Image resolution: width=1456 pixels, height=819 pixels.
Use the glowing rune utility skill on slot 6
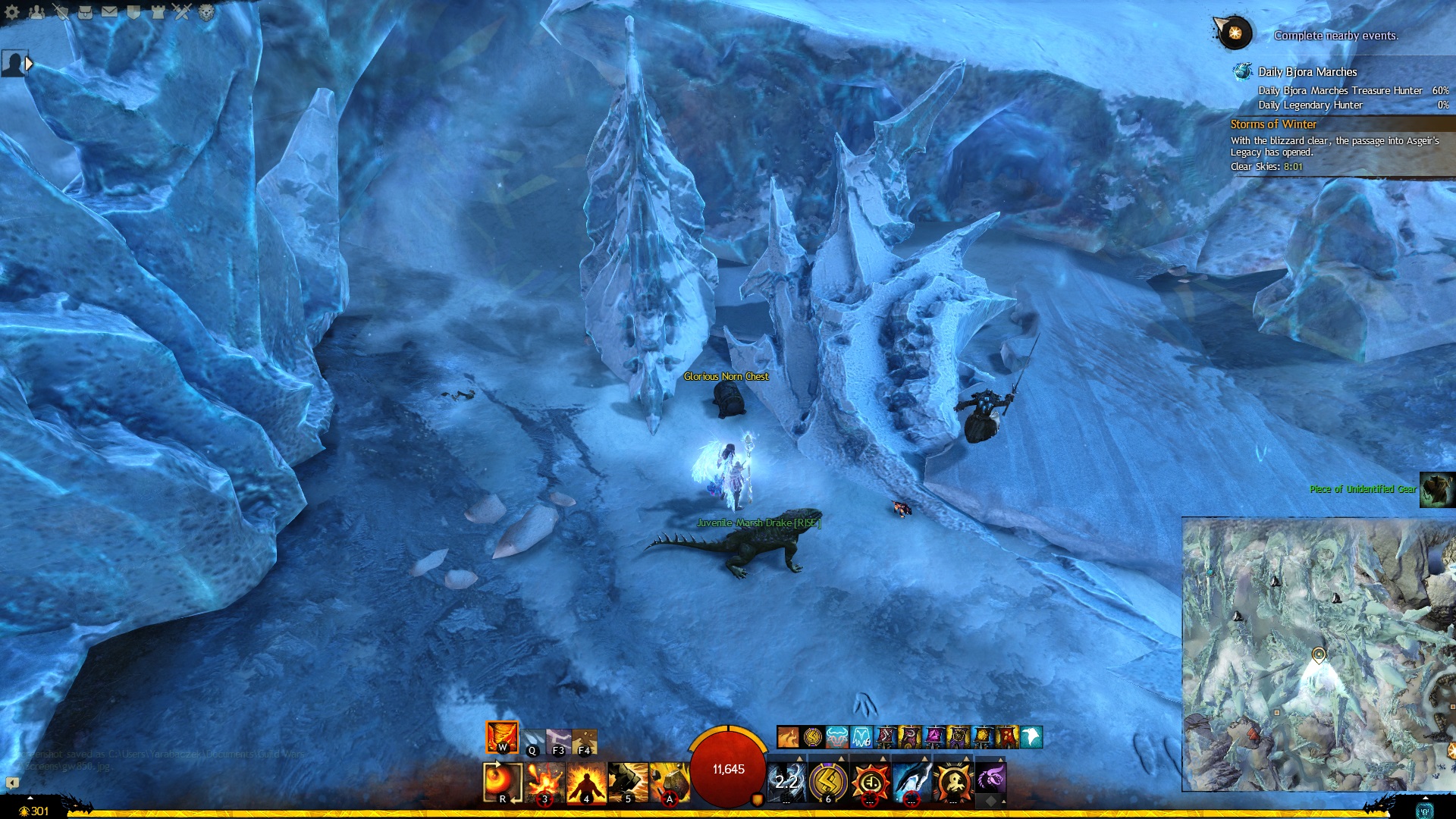click(x=828, y=782)
